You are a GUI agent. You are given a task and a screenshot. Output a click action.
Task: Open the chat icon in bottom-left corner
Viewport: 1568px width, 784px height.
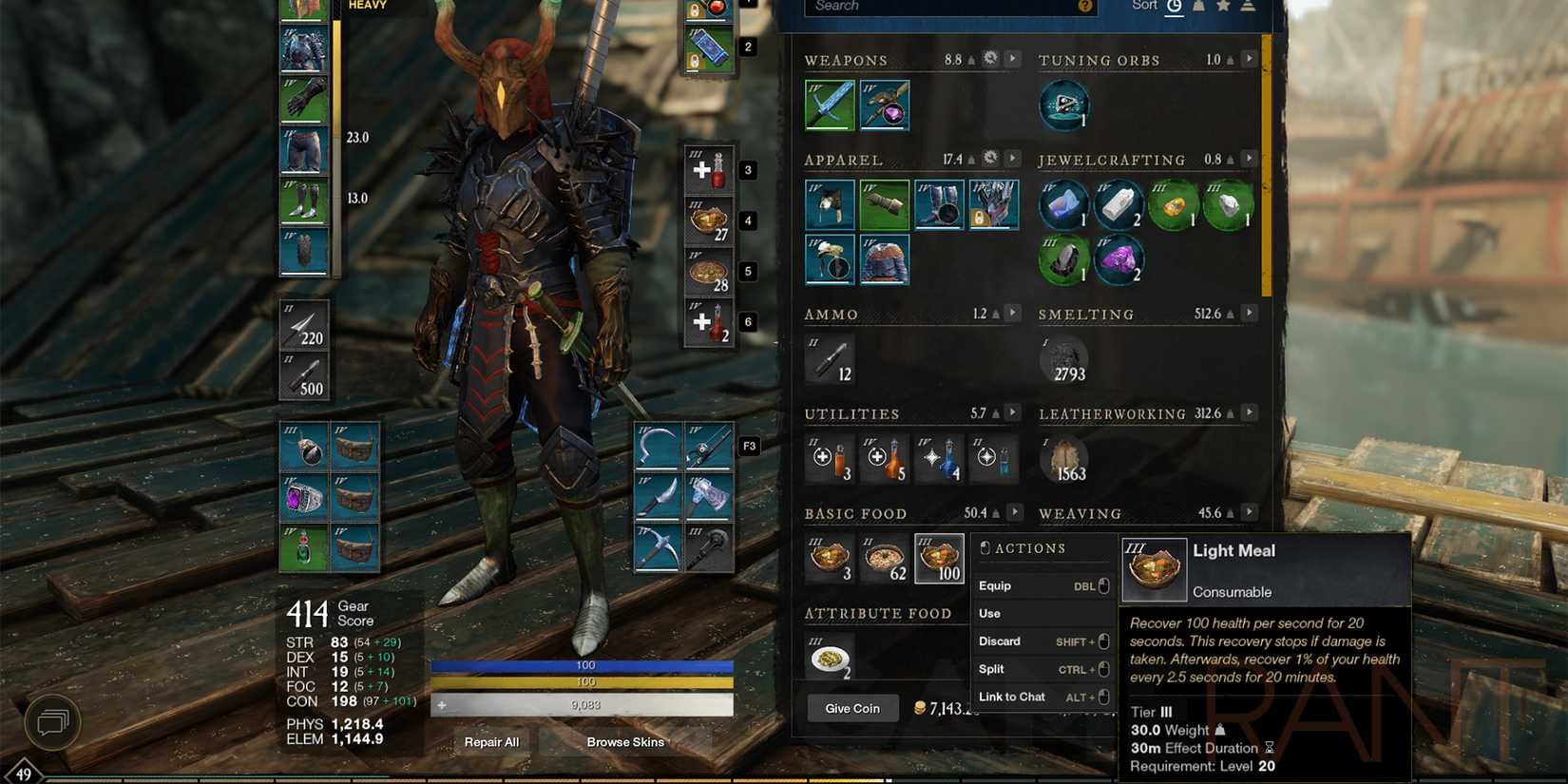click(x=52, y=722)
